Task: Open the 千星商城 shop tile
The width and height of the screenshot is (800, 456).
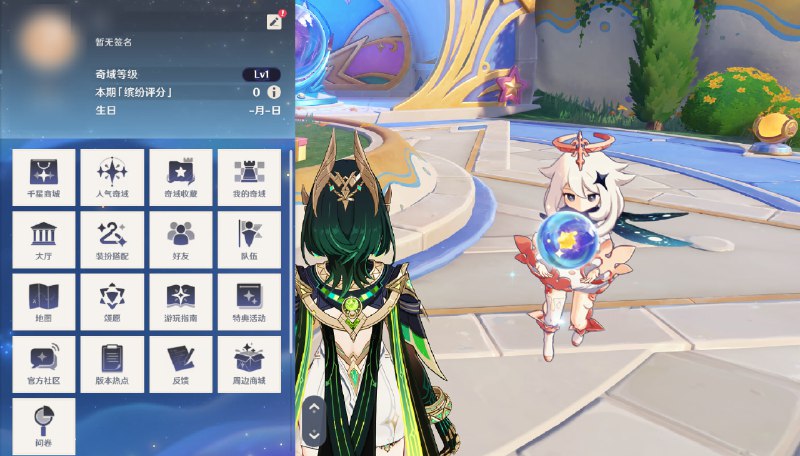Action: coord(44,177)
